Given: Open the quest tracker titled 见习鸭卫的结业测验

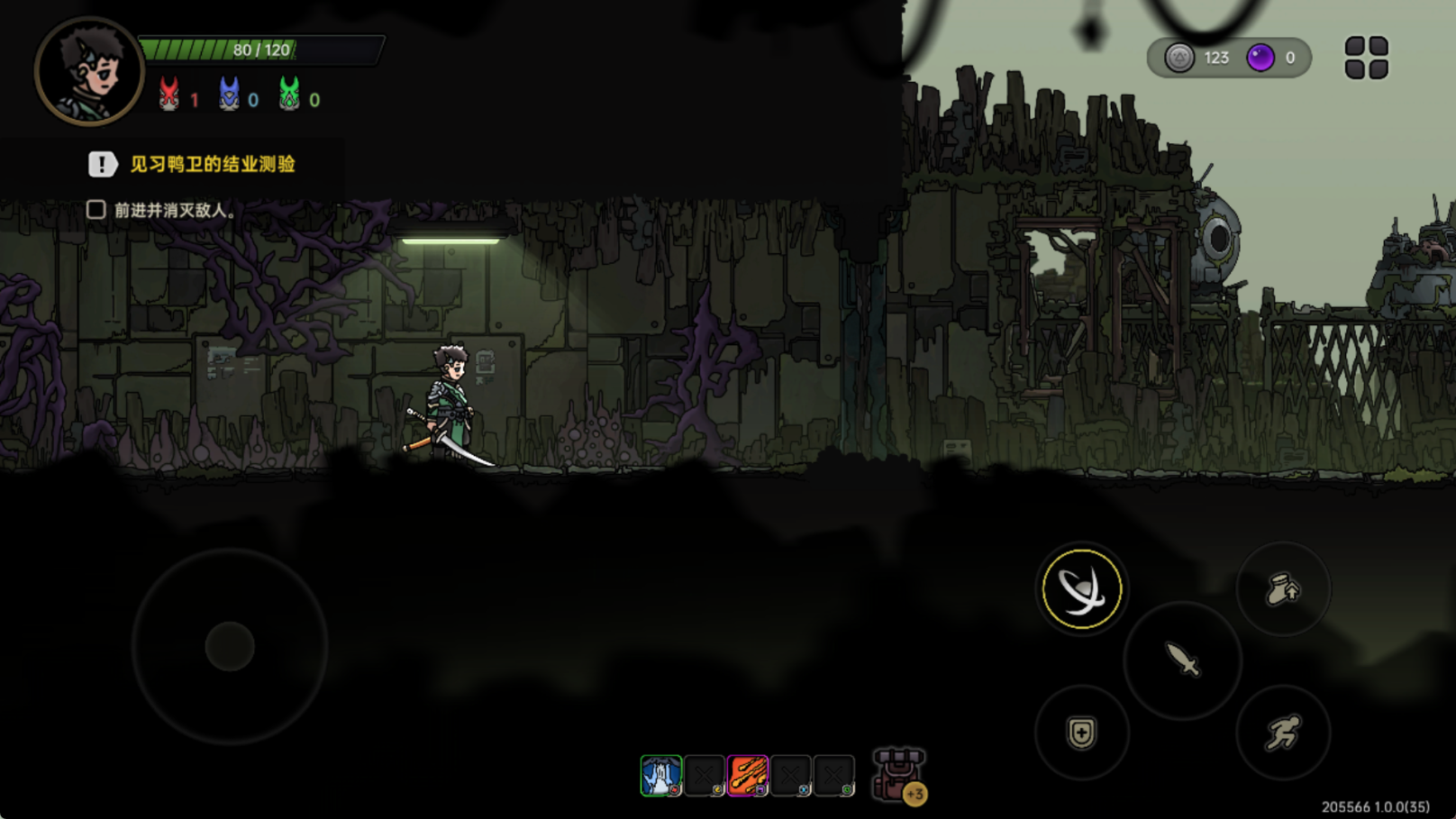Looking at the screenshot, I should point(212,164).
